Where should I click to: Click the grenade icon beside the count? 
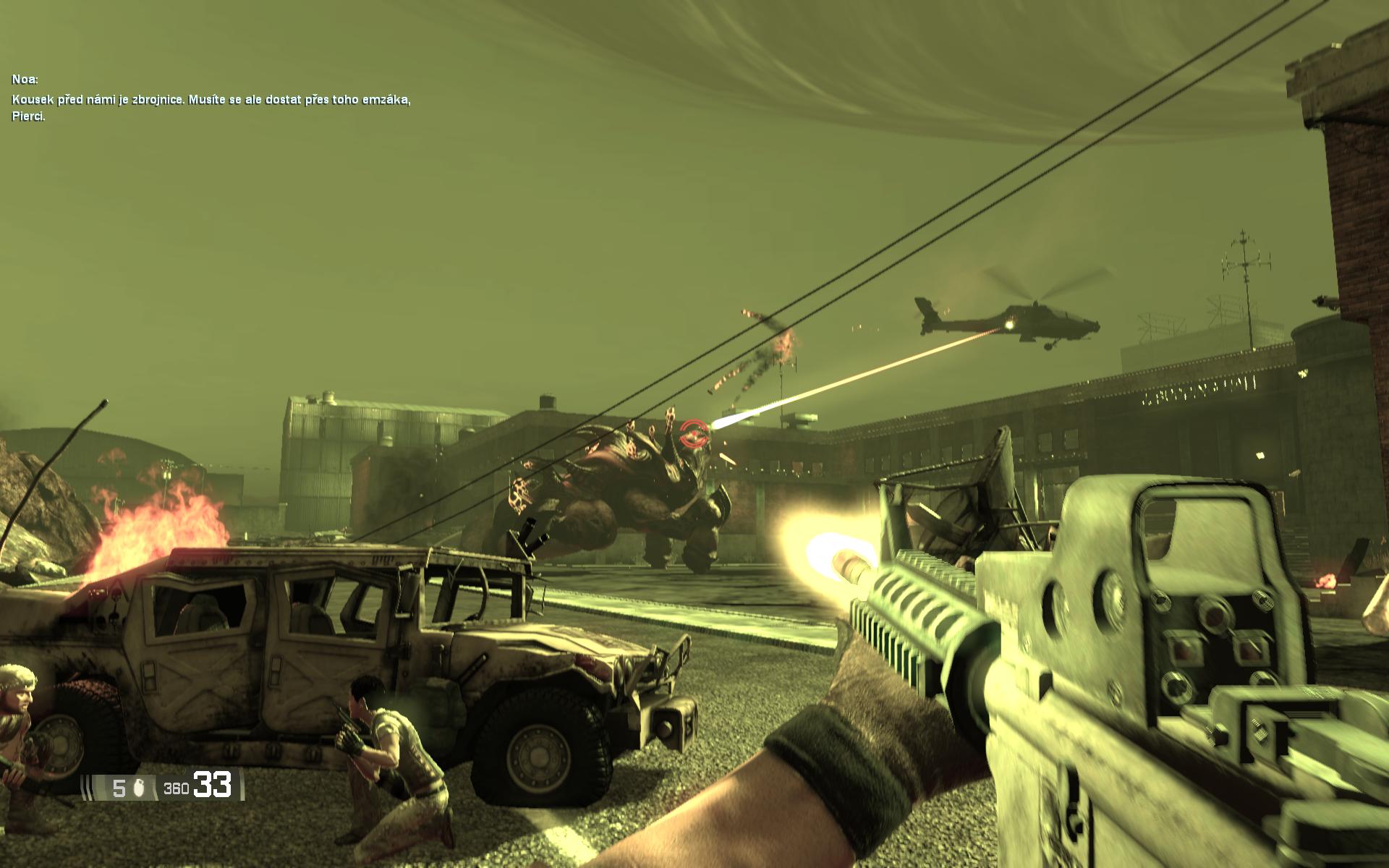coord(140,787)
